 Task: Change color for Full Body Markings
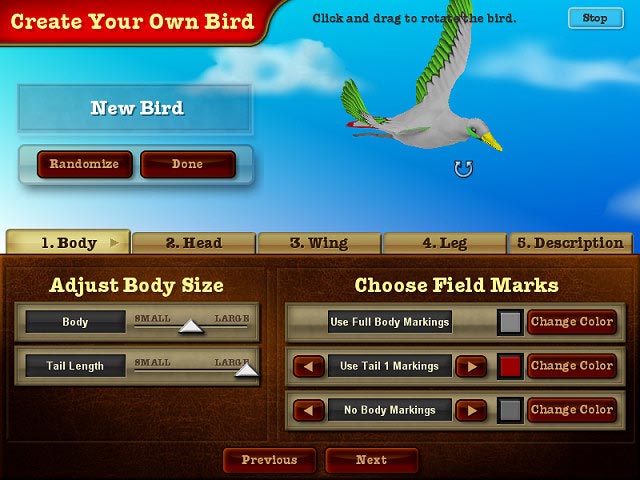pos(571,322)
